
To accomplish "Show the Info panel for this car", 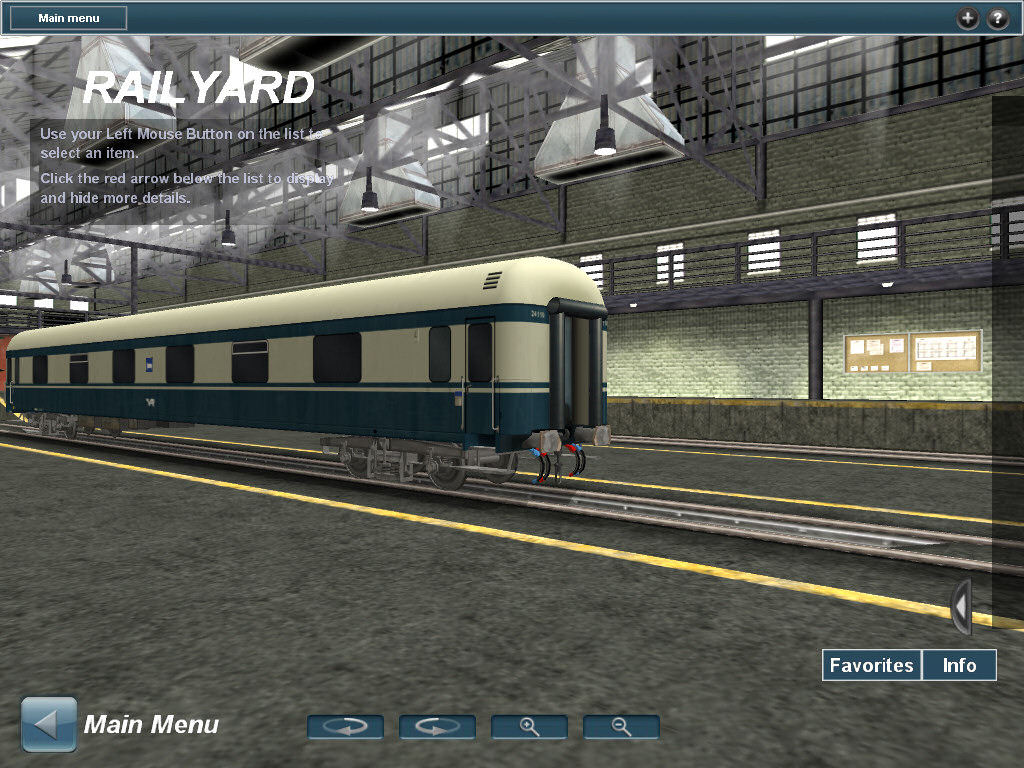I will click(959, 665).
